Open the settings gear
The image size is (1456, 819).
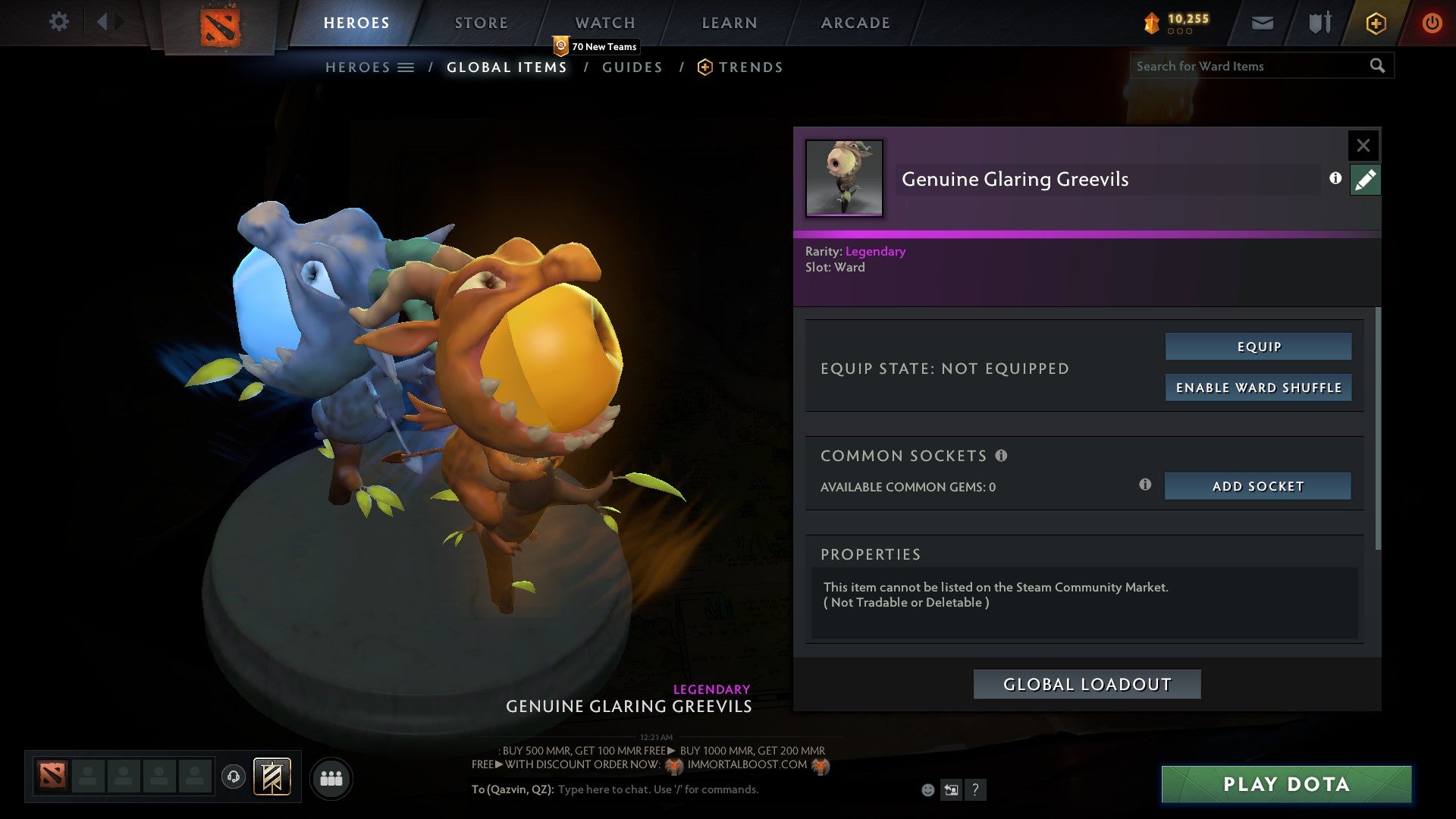pos(59,22)
